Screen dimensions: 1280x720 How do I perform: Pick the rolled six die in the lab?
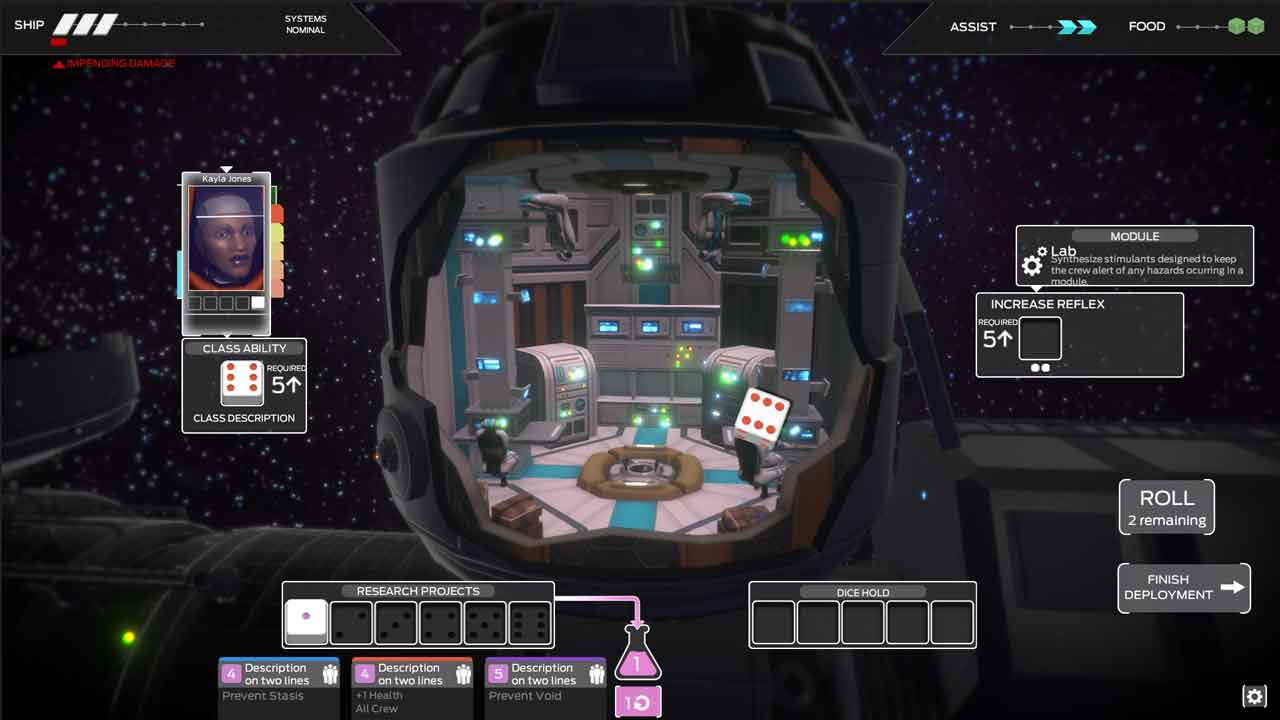pos(763,415)
